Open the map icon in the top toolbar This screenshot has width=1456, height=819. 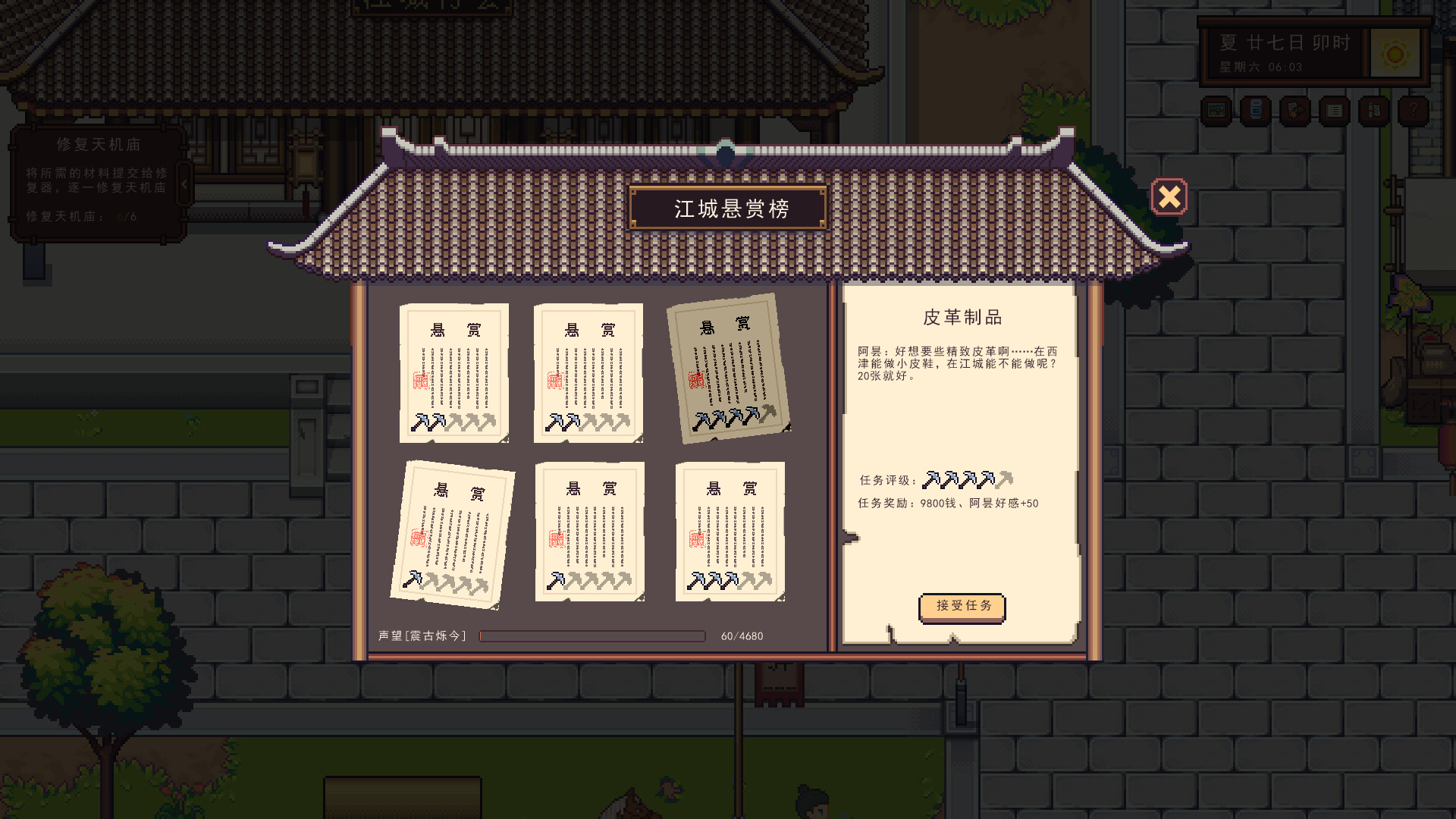click(x=1216, y=110)
